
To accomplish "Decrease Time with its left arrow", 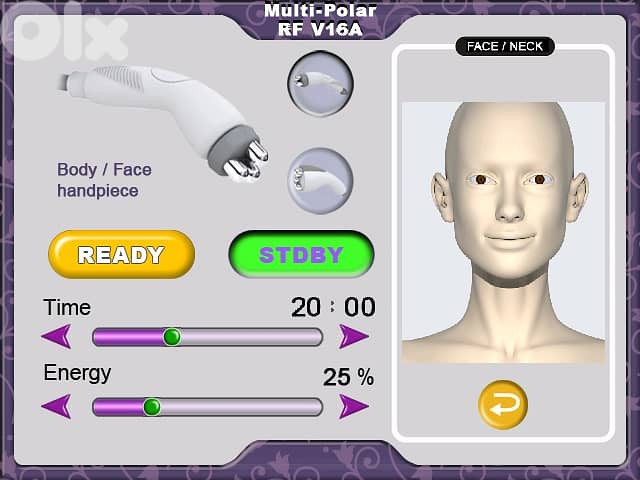I will (x=56, y=337).
